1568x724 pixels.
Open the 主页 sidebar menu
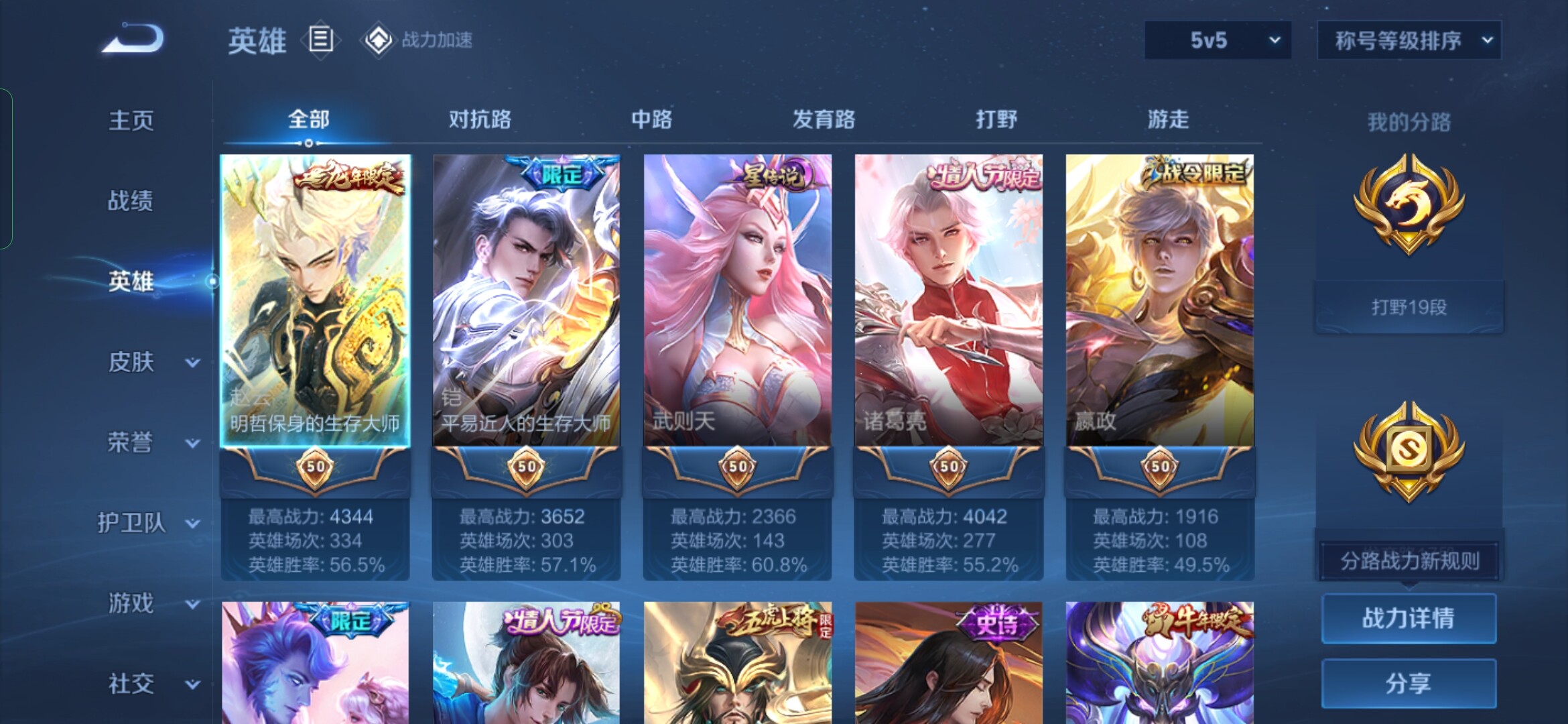point(131,121)
